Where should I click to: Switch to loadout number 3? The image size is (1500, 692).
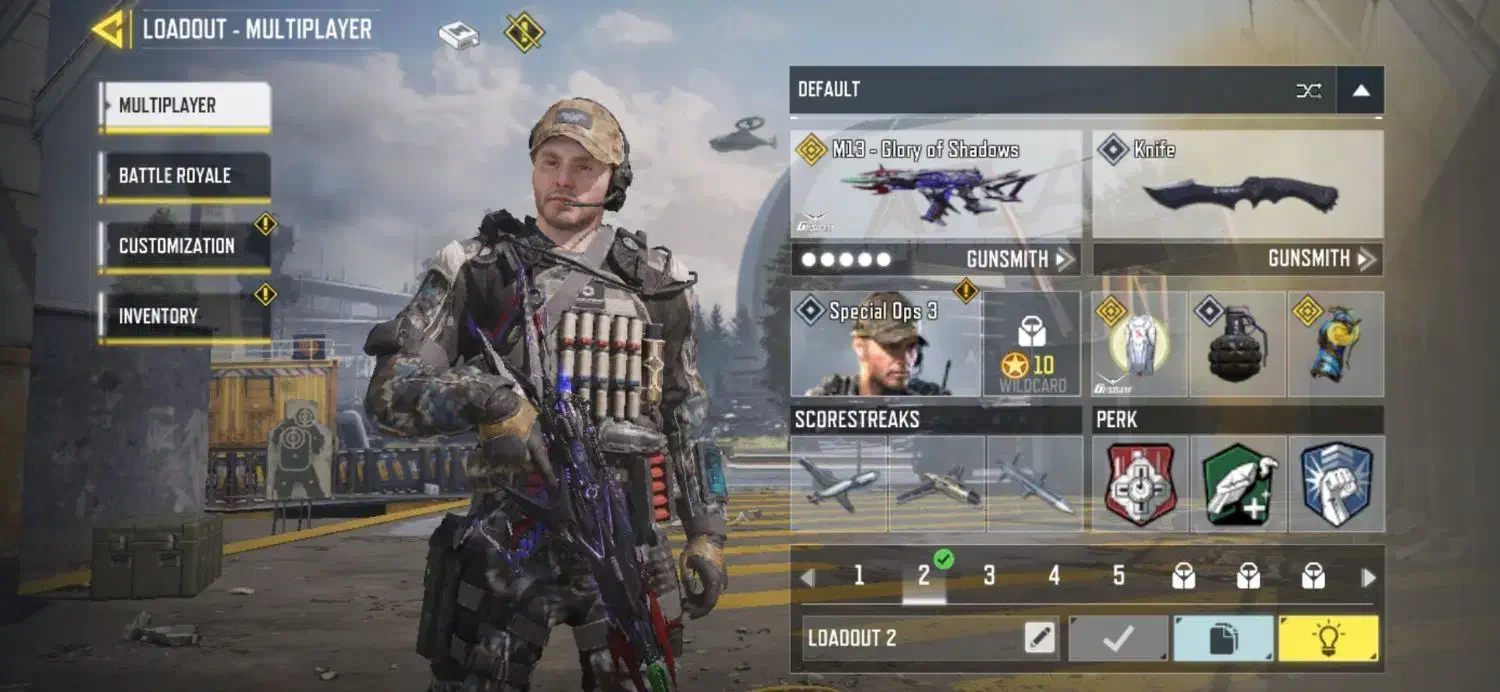(x=989, y=576)
